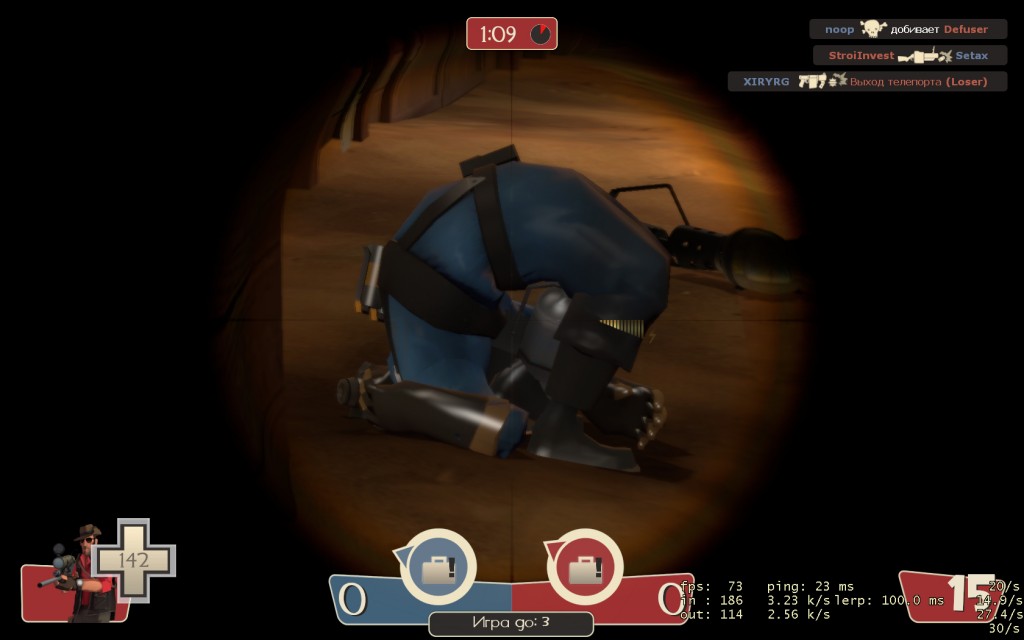The image size is (1024, 640).
Task: Select the noop and Defuser kill feed entry
Action: point(907,30)
